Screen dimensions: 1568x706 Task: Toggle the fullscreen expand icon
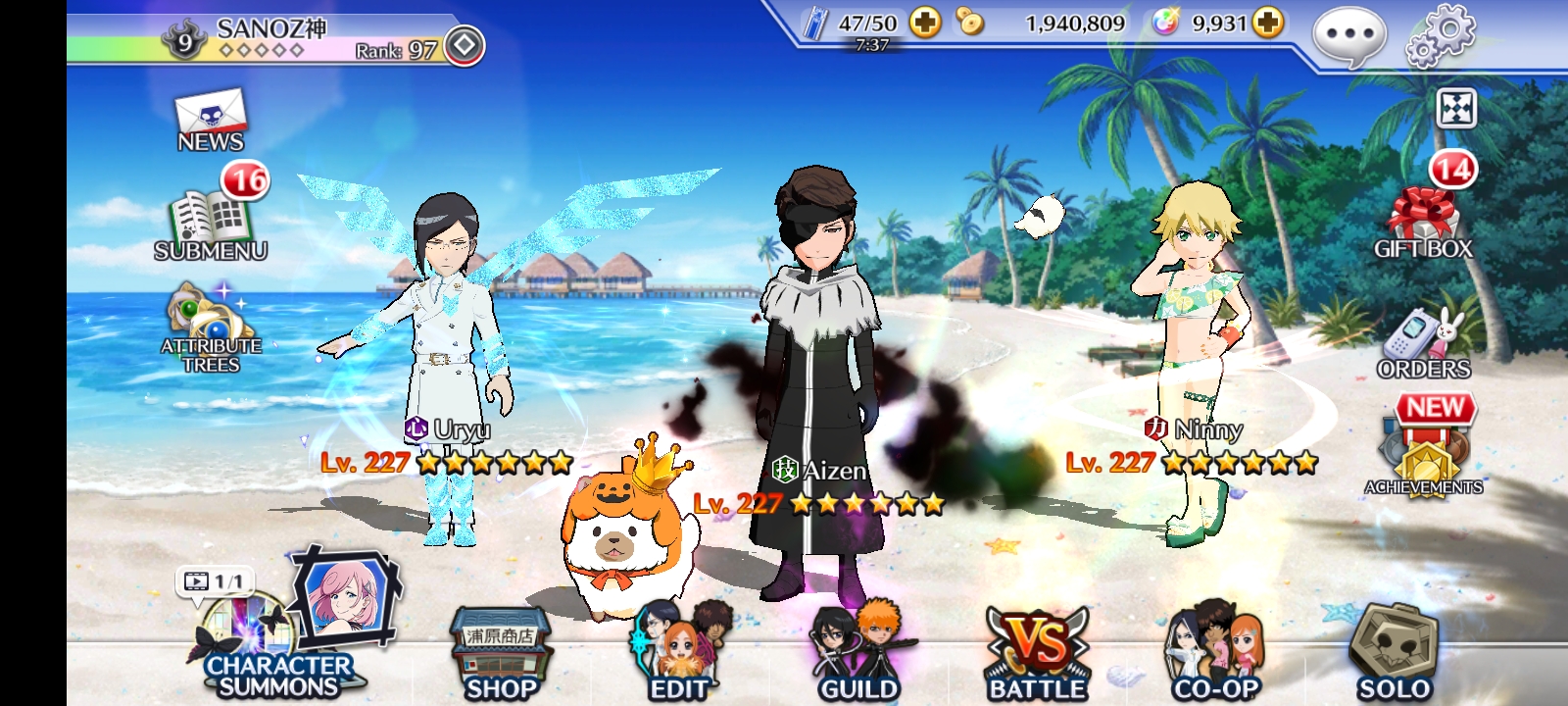click(1455, 109)
